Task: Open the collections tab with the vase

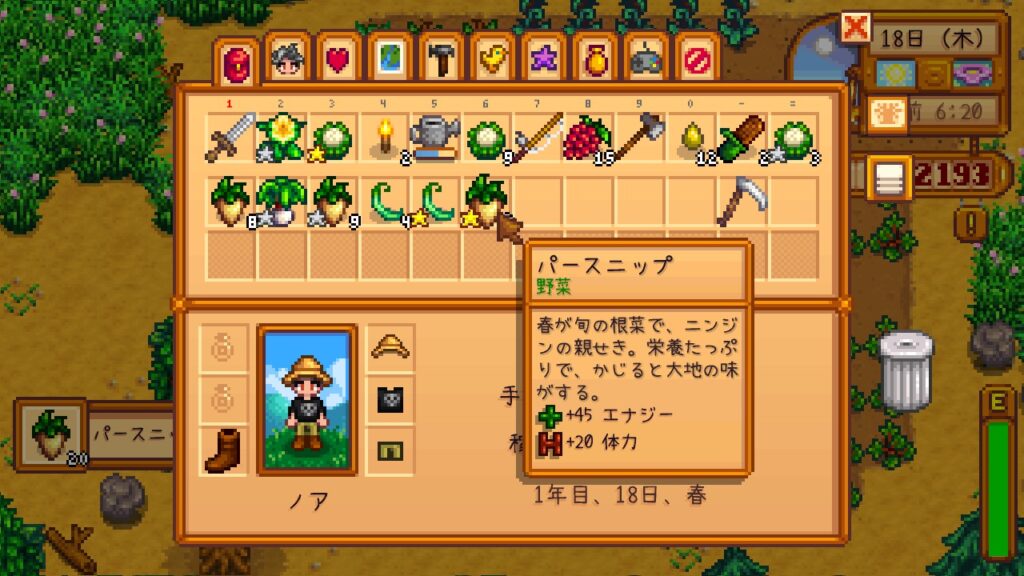Action: [593, 61]
